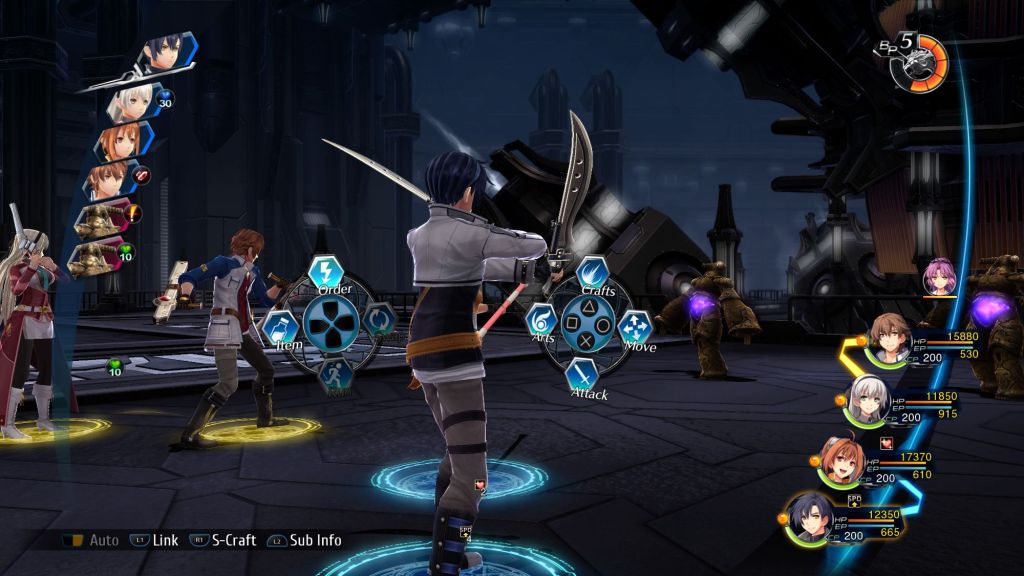Open the Order command
The width and height of the screenshot is (1024, 576).
[x=323, y=273]
